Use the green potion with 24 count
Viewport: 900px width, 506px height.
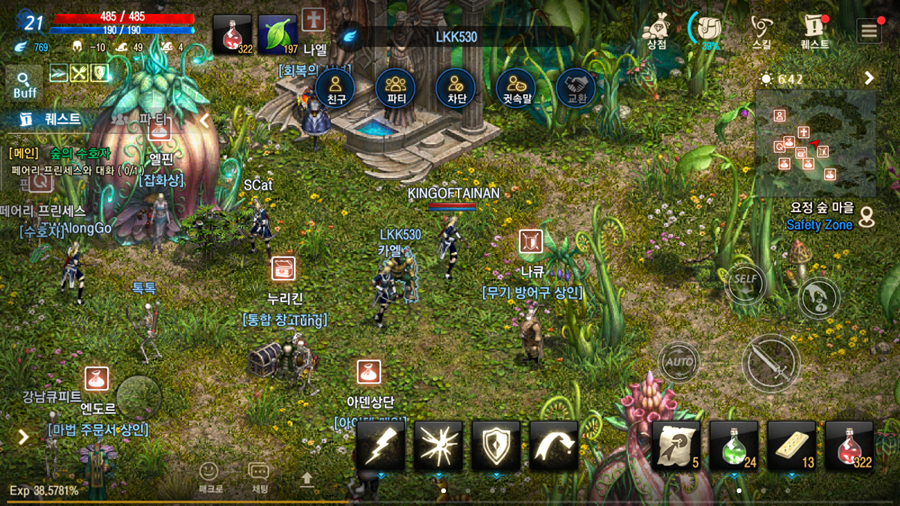(734, 445)
